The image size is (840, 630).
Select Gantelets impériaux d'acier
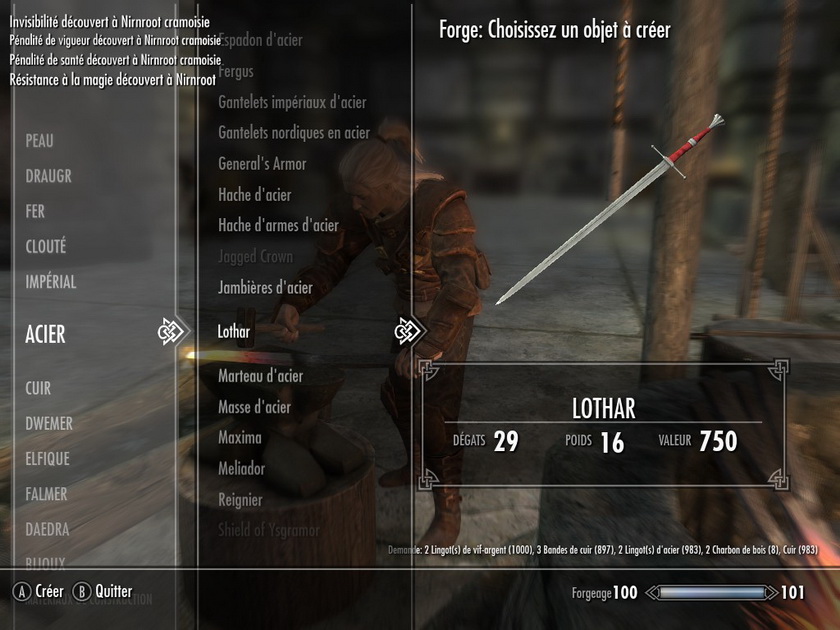pyautogui.click(x=292, y=103)
